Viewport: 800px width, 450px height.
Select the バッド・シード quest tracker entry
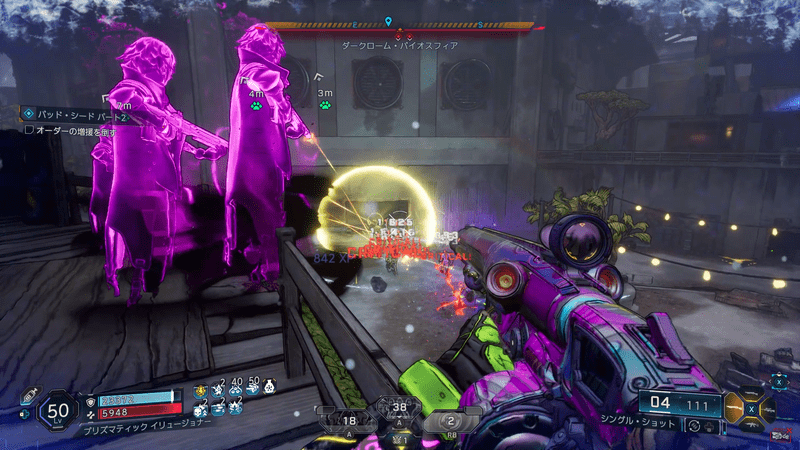pos(72,114)
